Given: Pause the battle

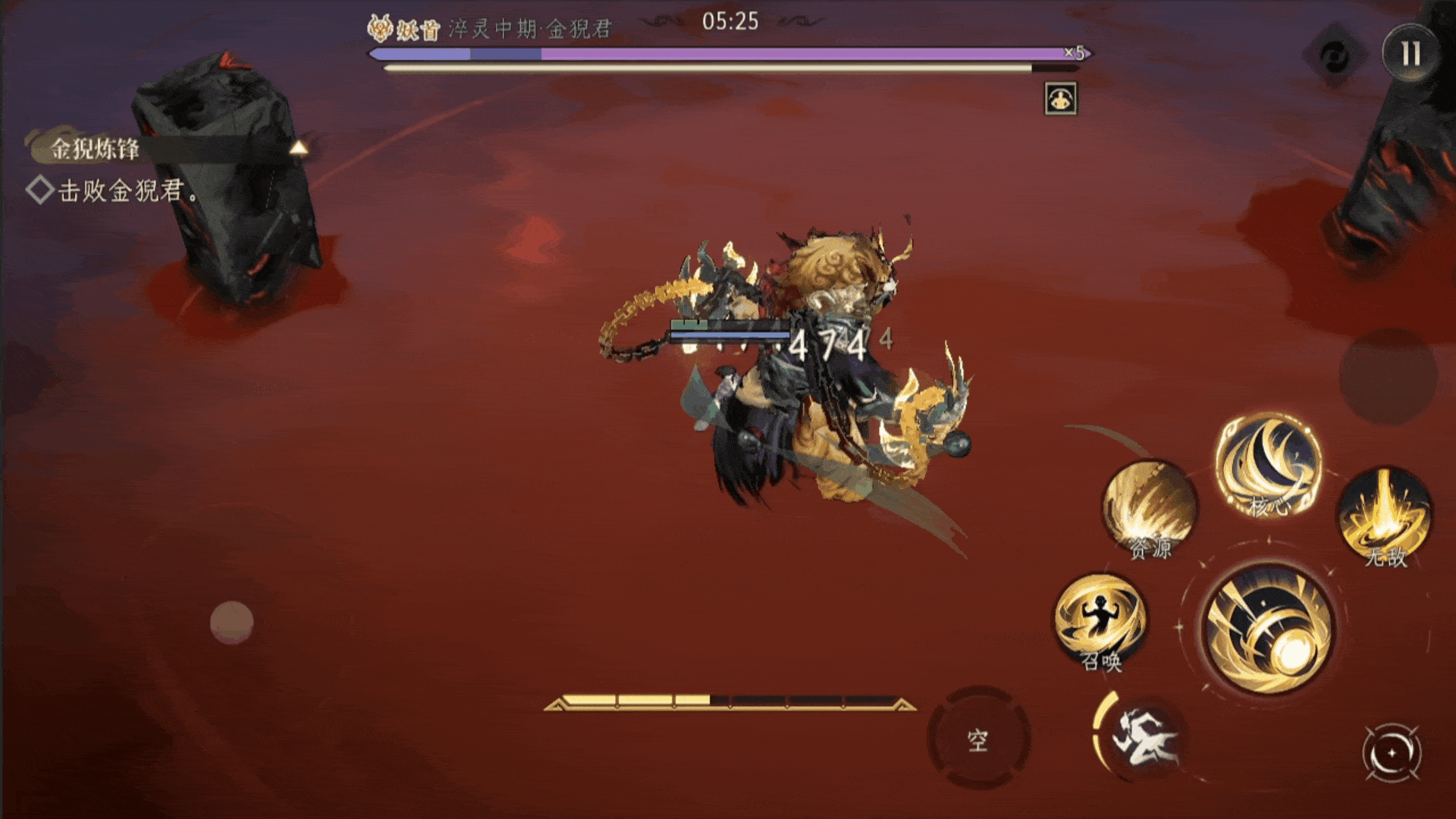Looking at the screenshot, I should pos(1410,54).
